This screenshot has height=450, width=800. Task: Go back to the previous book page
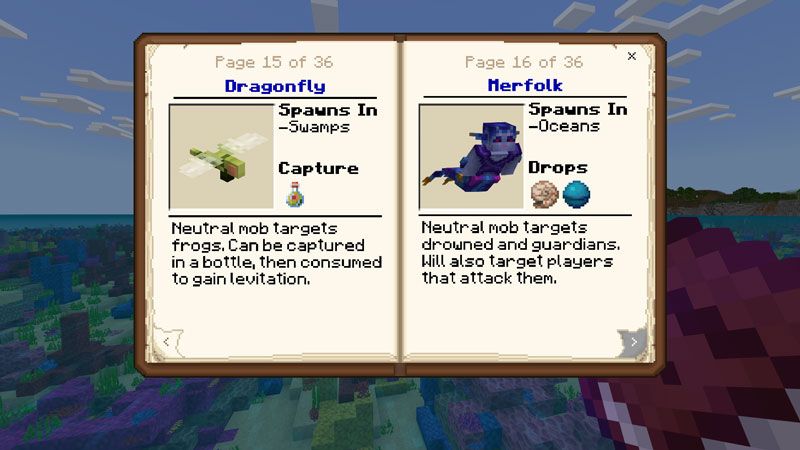tap(168, 343)
